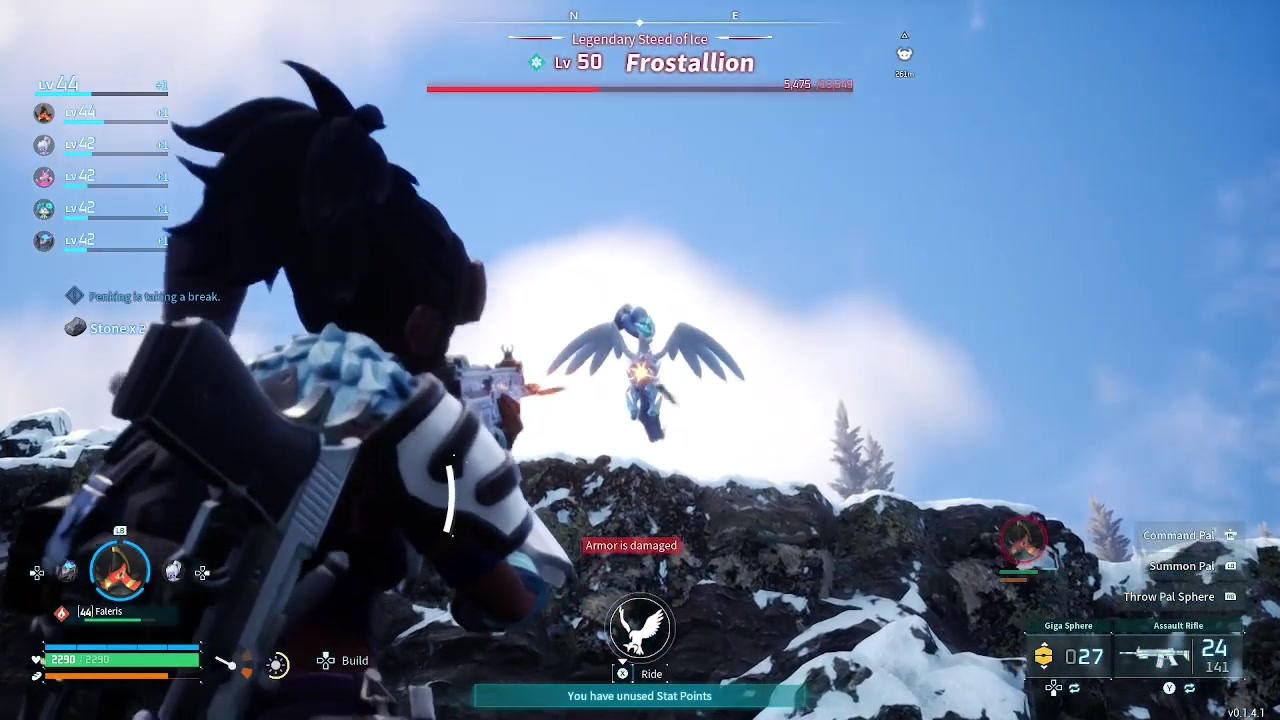Viewport: 1280px width, 720px height.
Task: Click the day-night sun clock icon
Action: pos(277,664)
